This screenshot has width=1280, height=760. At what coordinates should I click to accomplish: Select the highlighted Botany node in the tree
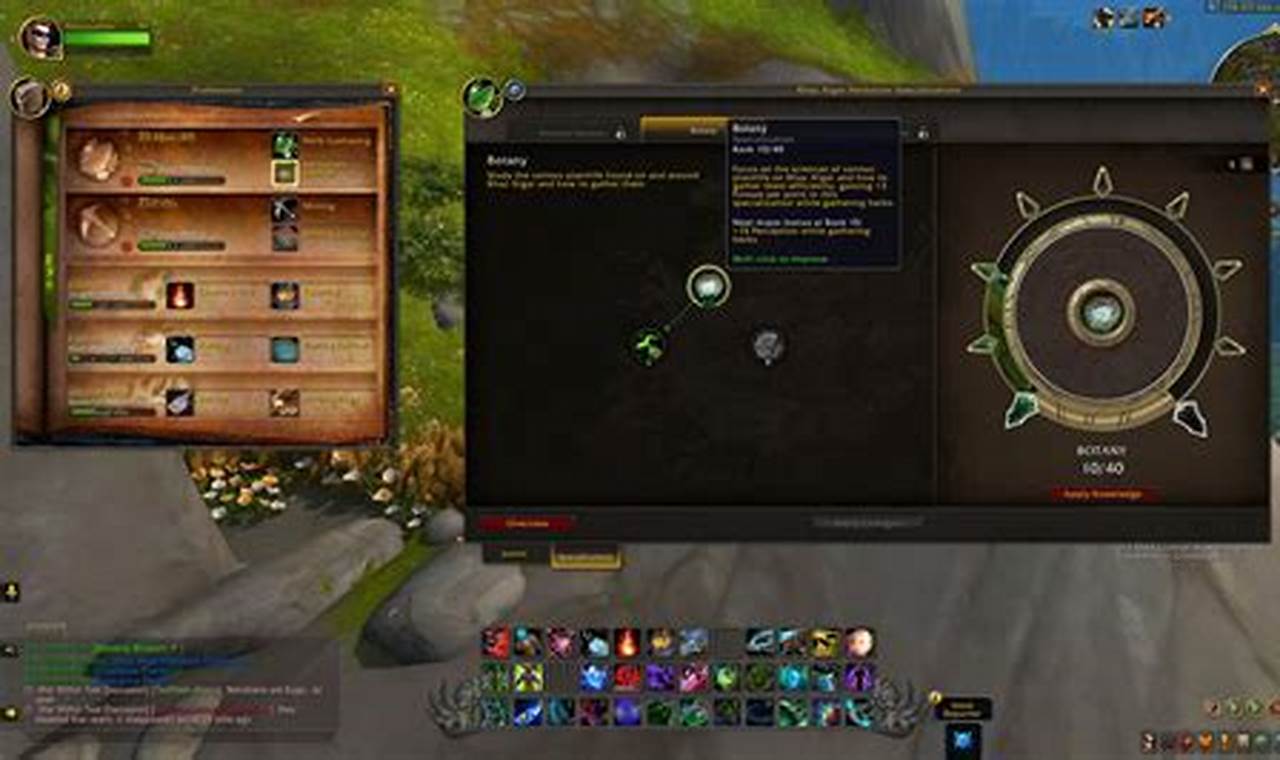click(708, 286)
